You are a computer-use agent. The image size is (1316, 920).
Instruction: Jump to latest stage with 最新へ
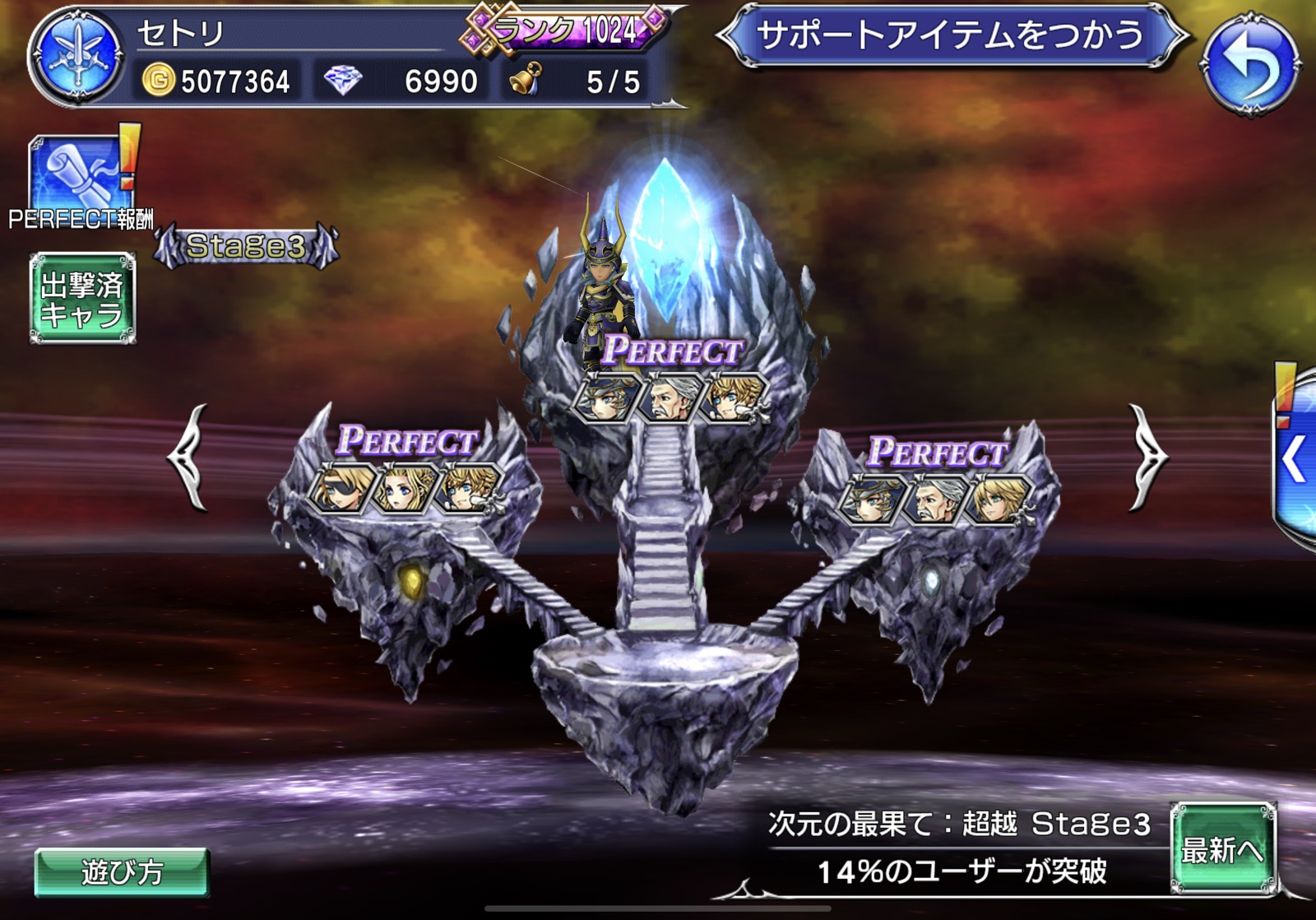(1222, 849)
